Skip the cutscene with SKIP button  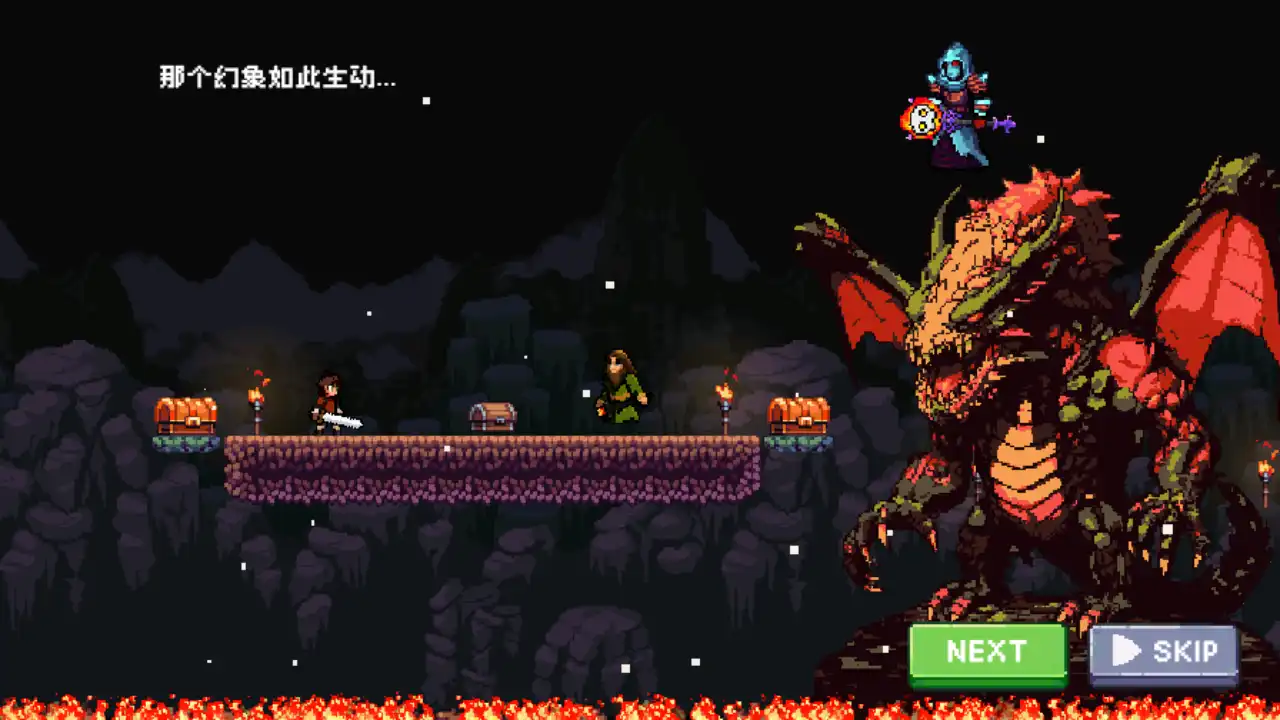(1164, 653)
